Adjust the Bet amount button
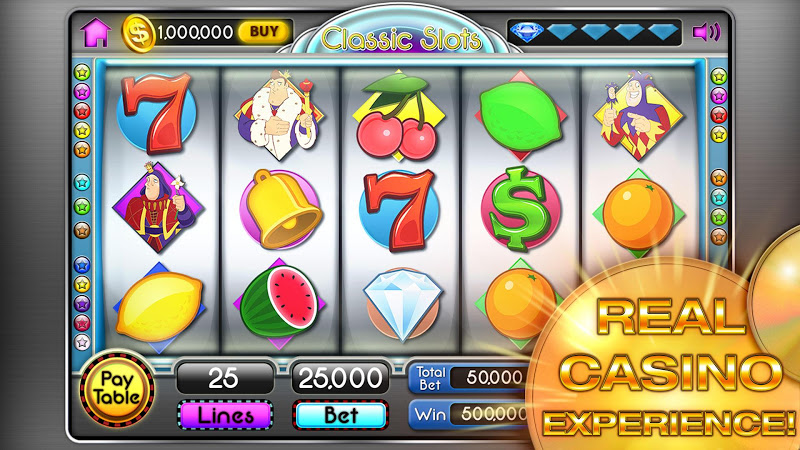This screenshot has height=450, width=800. coord(340,413)
